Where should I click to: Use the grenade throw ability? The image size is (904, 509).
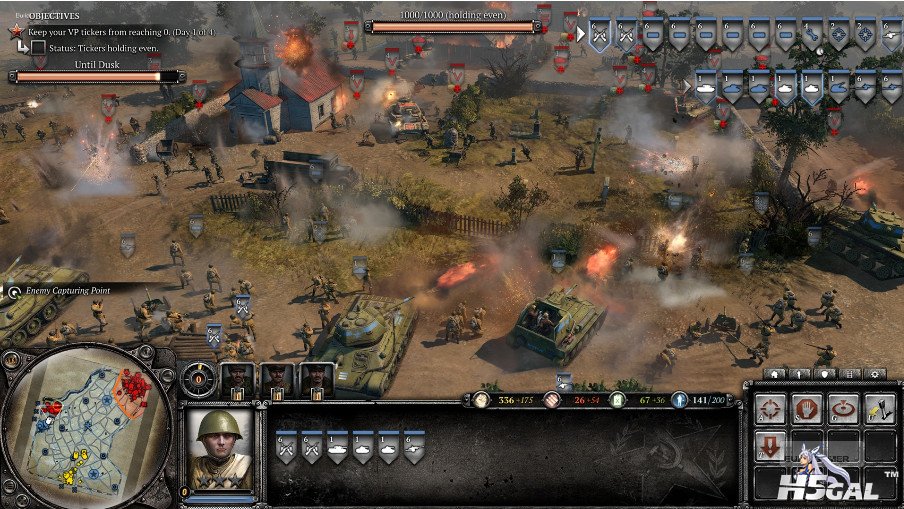pyautogui.click(x=879, y=408)
